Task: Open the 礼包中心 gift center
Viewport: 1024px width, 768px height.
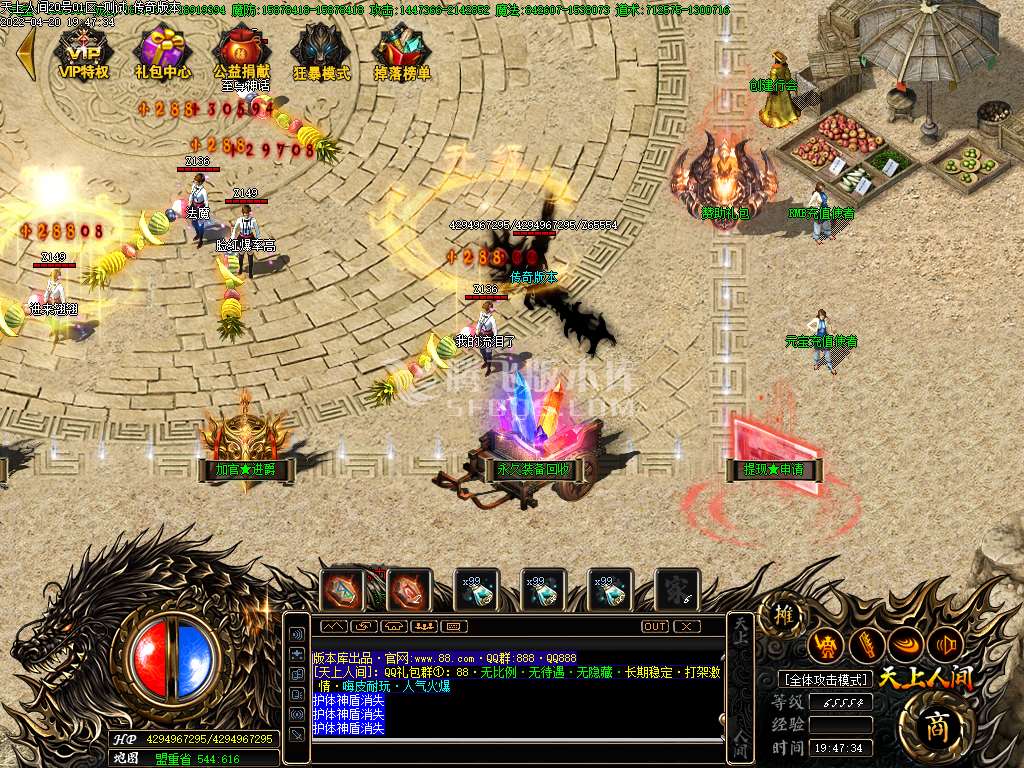Action: (163, 51)
